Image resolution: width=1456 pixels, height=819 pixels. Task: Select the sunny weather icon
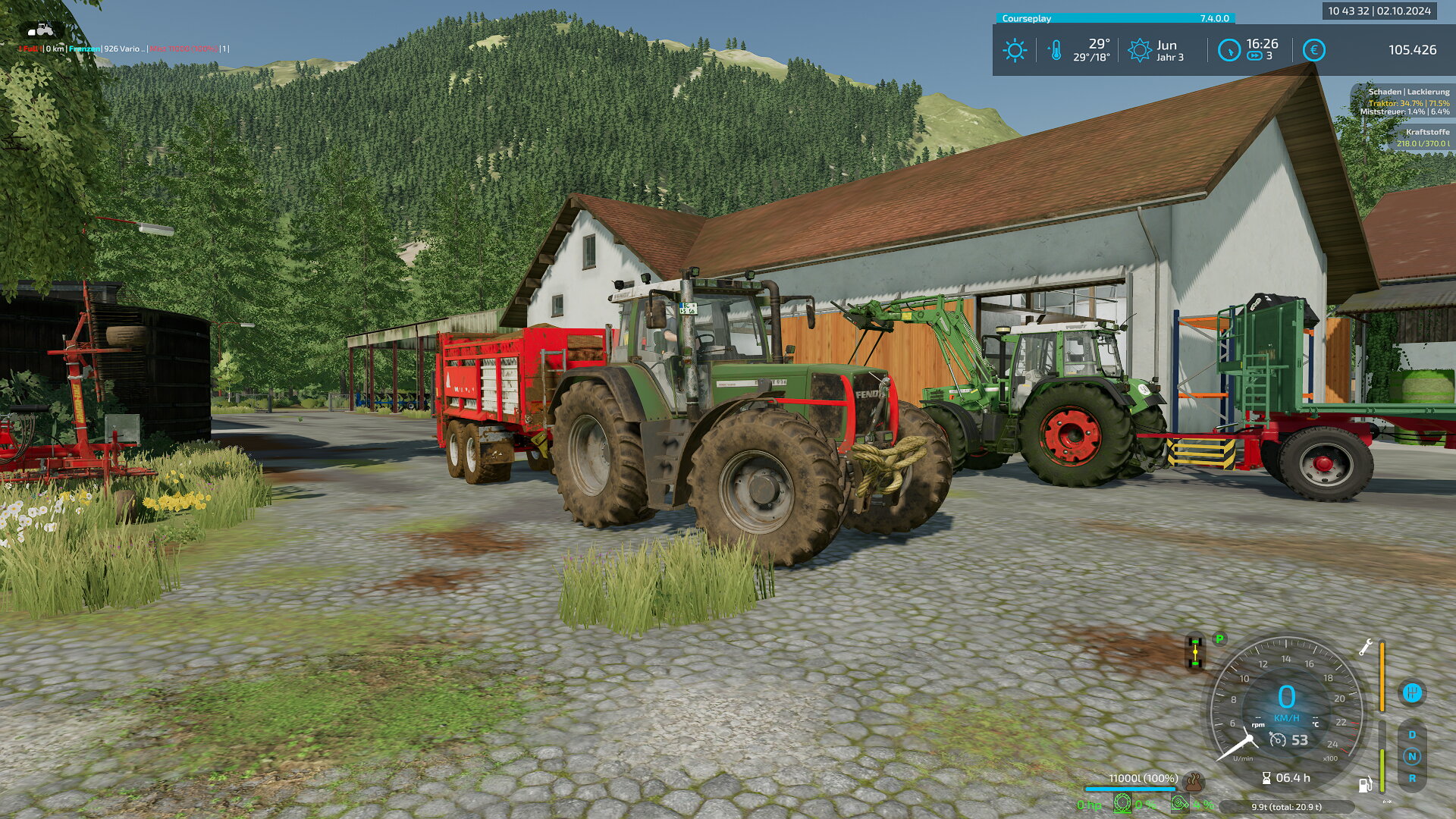1014,51
